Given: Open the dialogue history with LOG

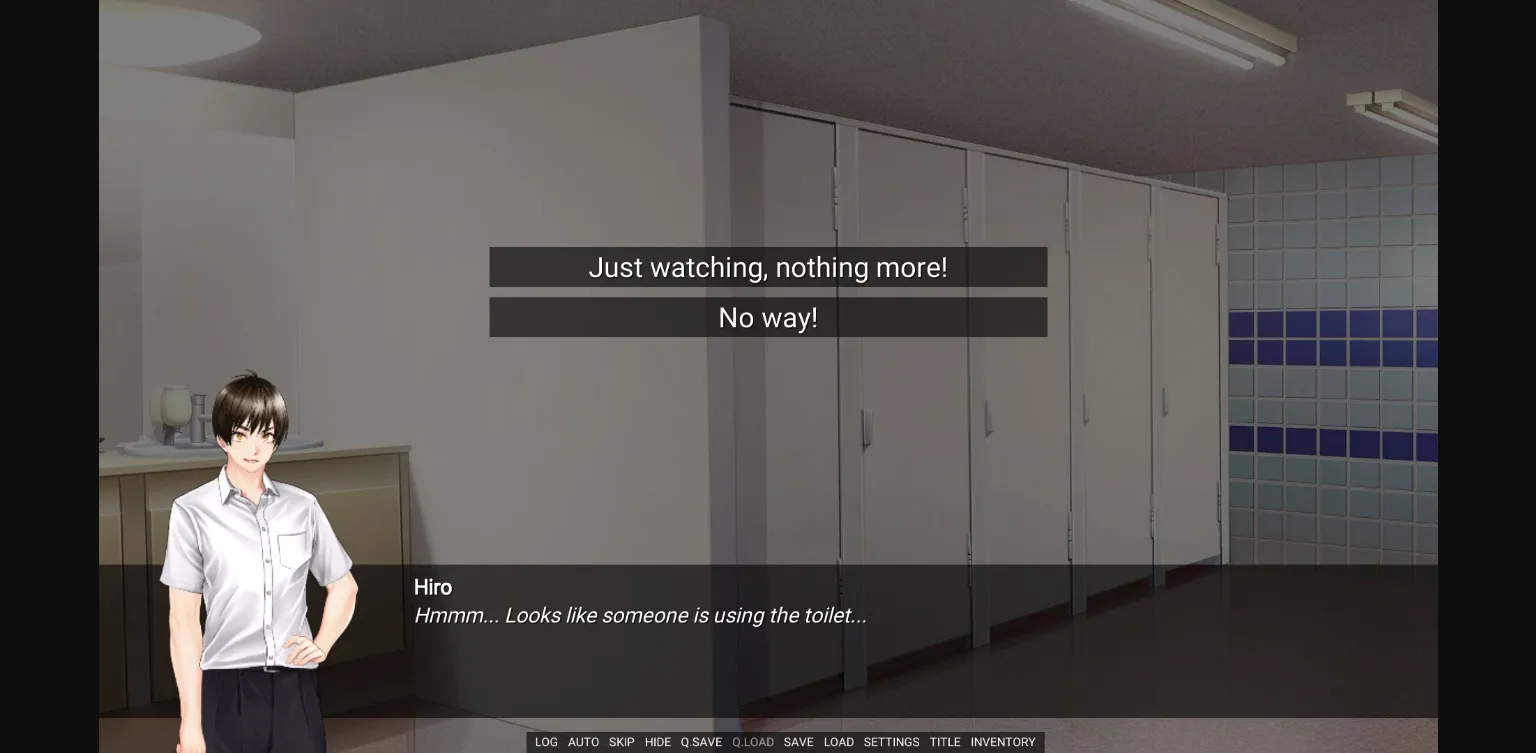Looking at the screenshot, I should coord(546,742).
